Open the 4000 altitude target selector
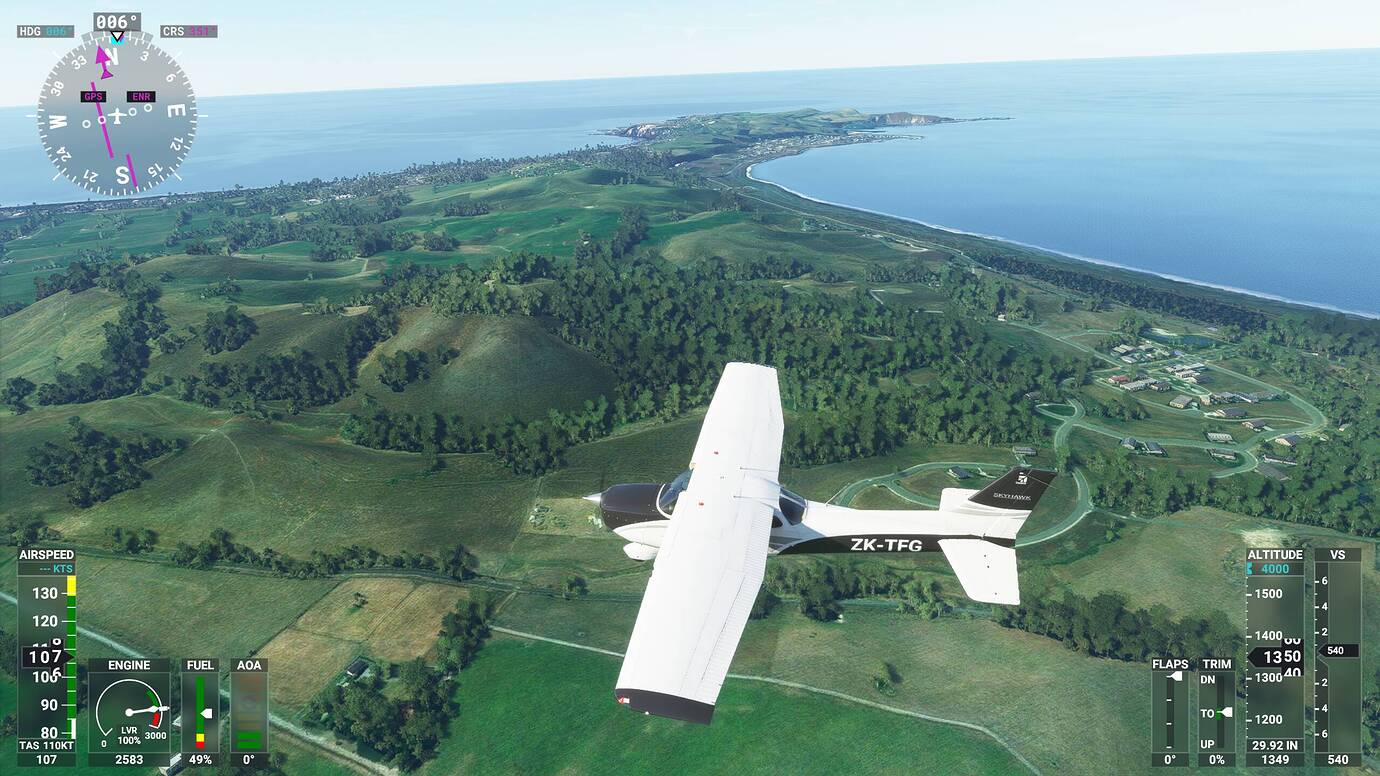The image size is (1380, 776). (x=1274, y=568)
